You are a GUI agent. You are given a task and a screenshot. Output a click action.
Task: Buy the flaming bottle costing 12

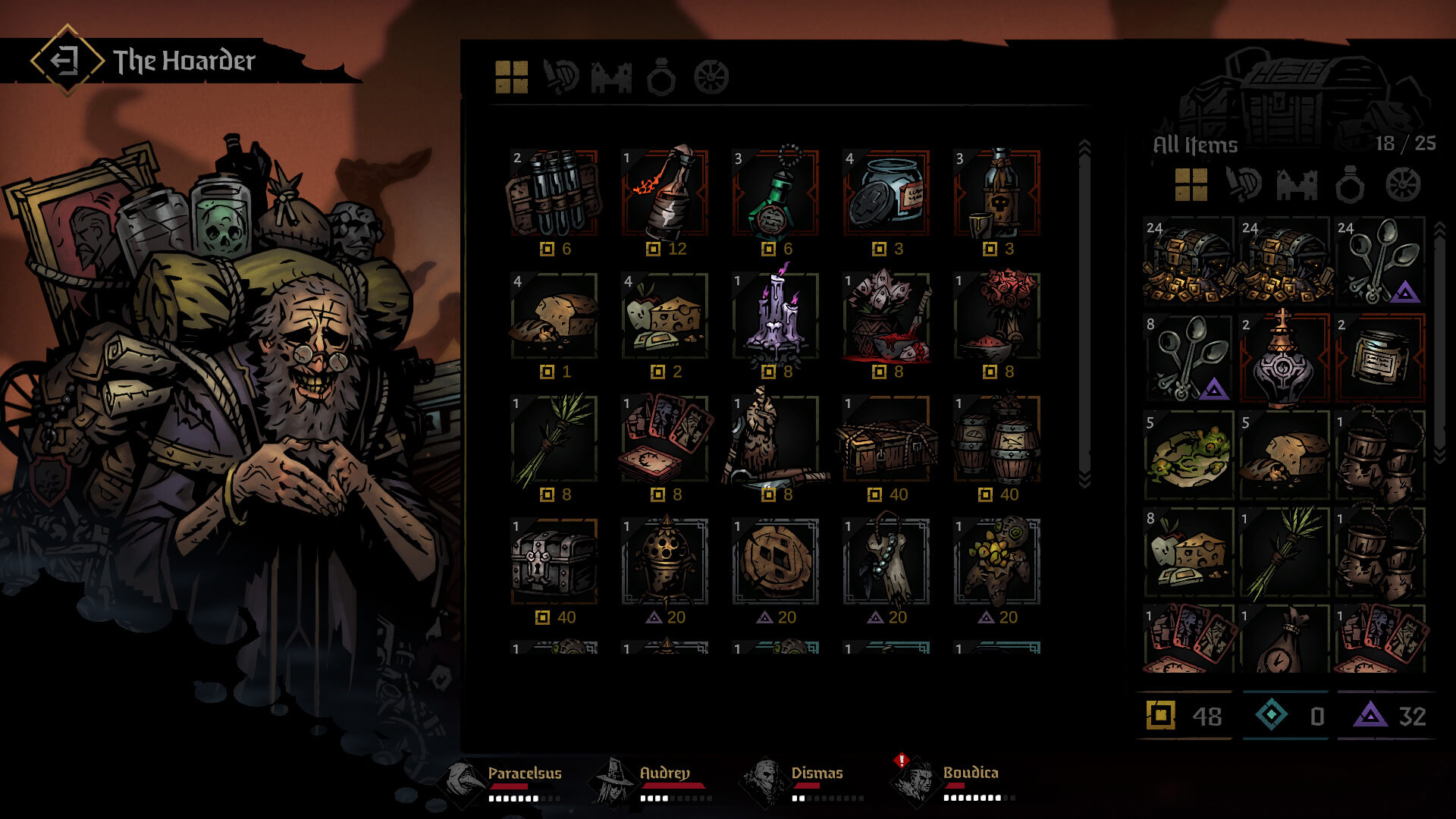(x=665, y=193)
